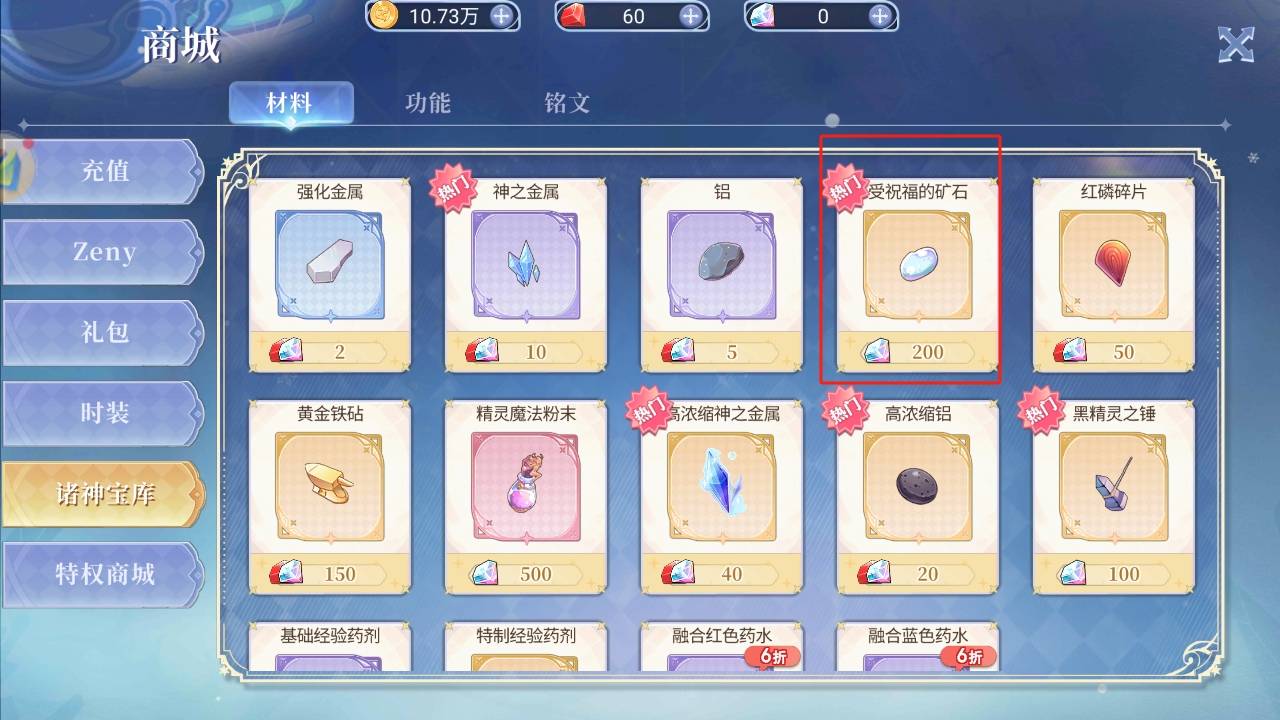The image size is (1280, 720).
Task: Open the 铭文 tab
Action: tap(567, 103)
